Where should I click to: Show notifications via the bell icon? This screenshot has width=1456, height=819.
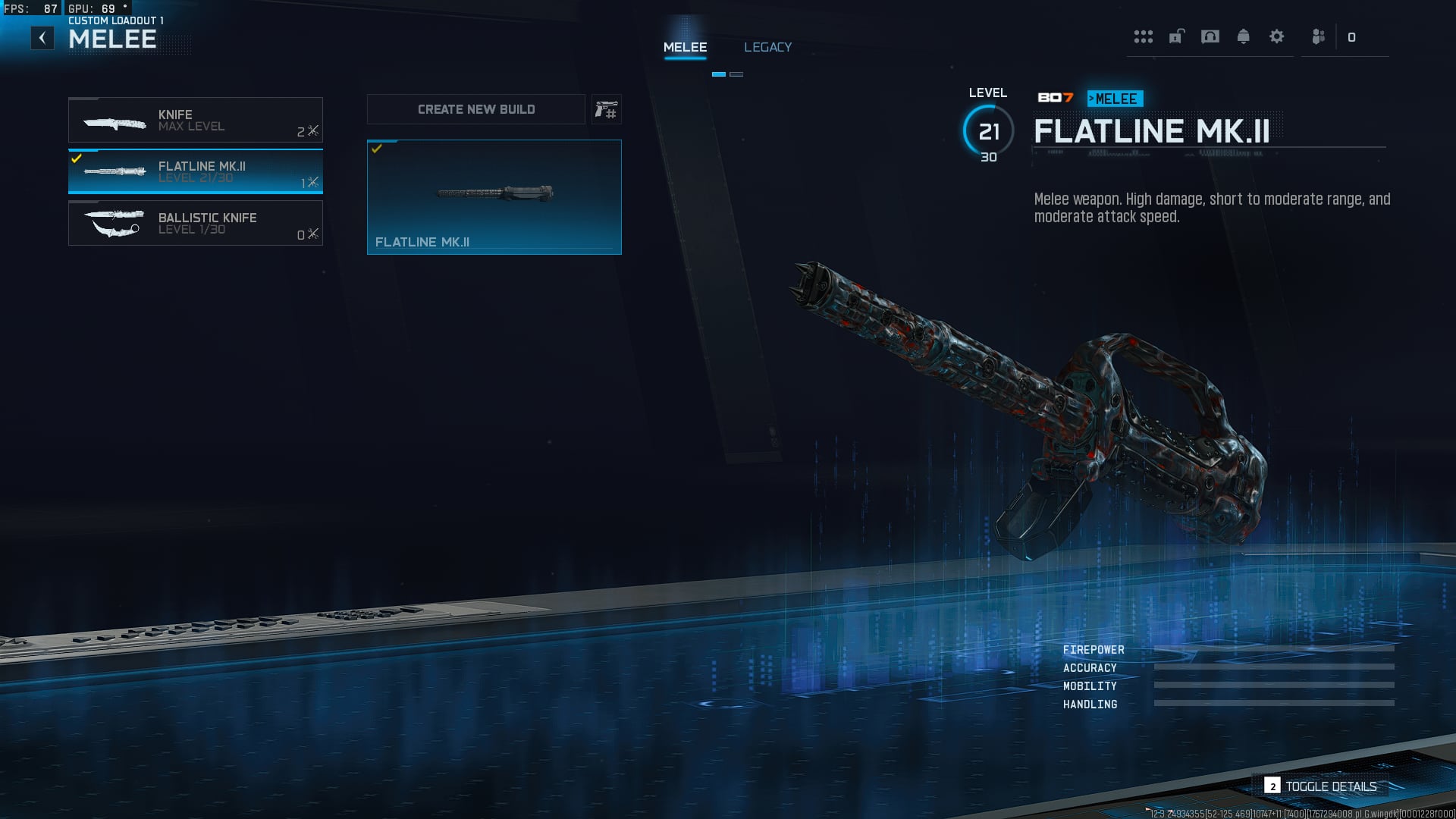[1243, 37]
